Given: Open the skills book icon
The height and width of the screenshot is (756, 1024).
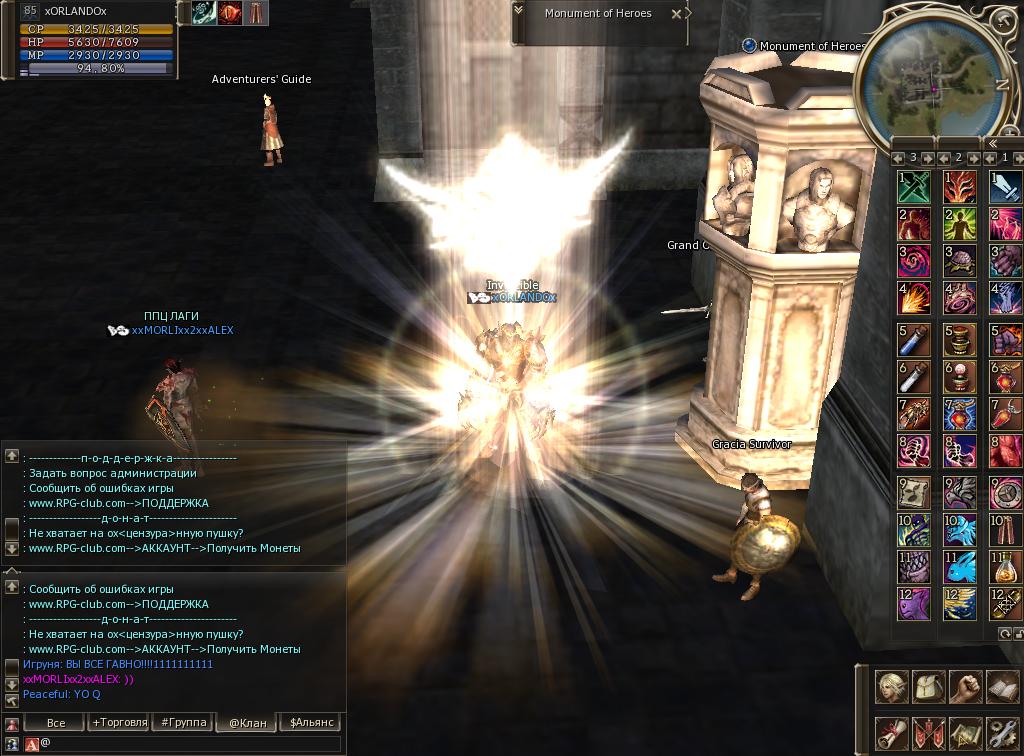Looking at the screenshot, I should pyautogui.click(x=1002, y=686).
